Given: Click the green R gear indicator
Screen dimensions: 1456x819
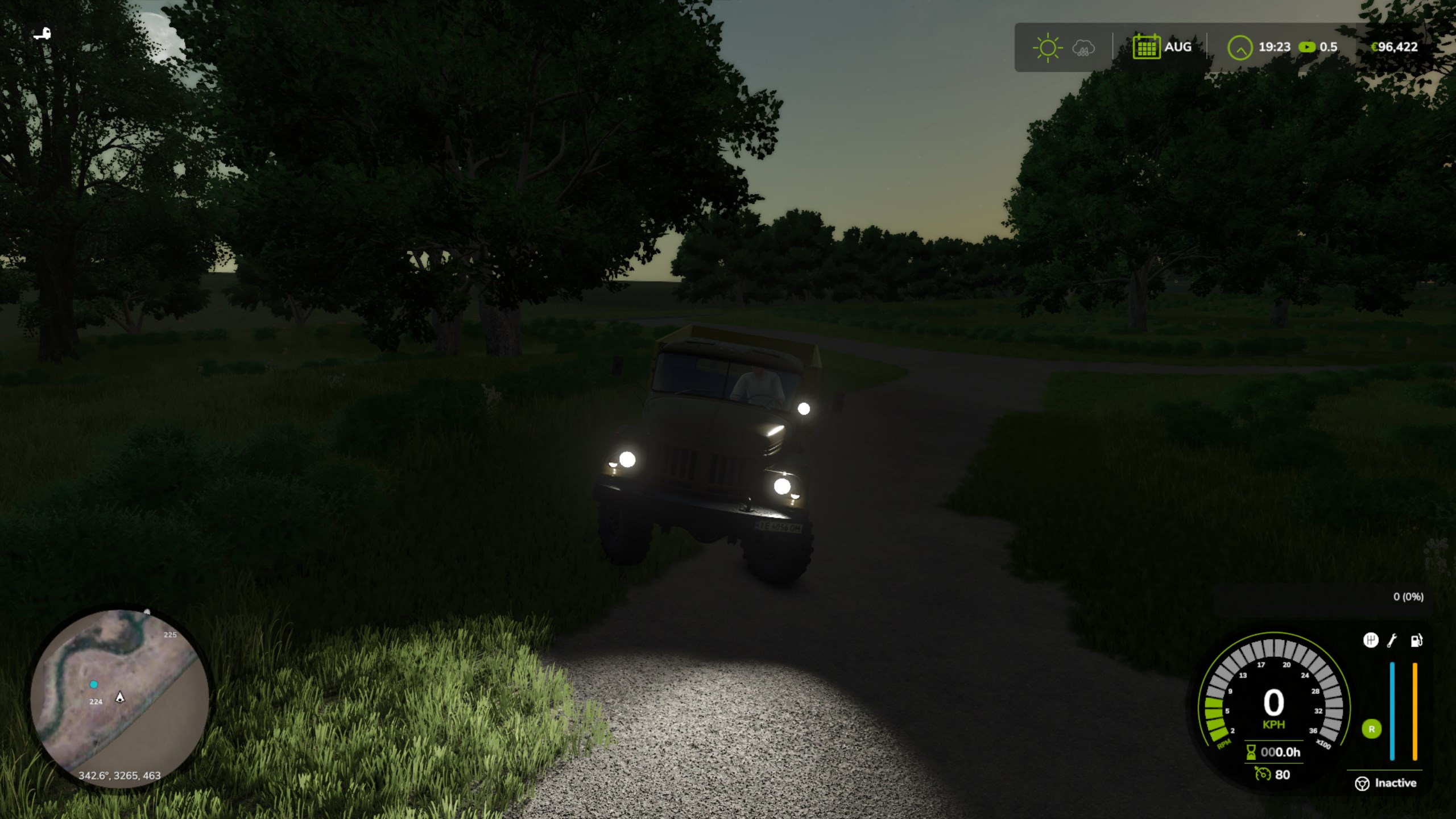Looking at the screenshot, I should pos(1371,729).
